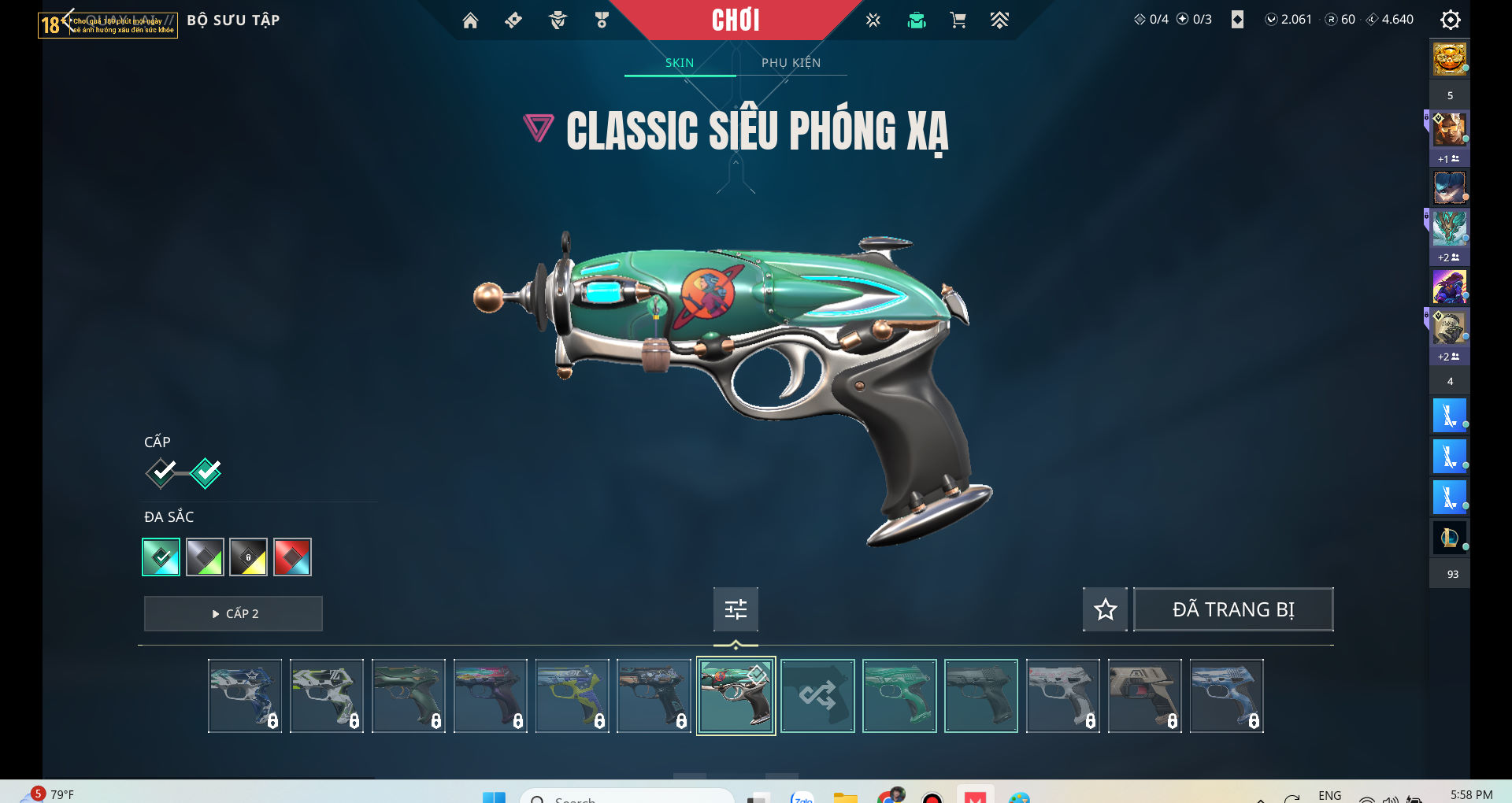Play the CẤP 2 preview
1512x803 pixels.
tap(233, 613)
